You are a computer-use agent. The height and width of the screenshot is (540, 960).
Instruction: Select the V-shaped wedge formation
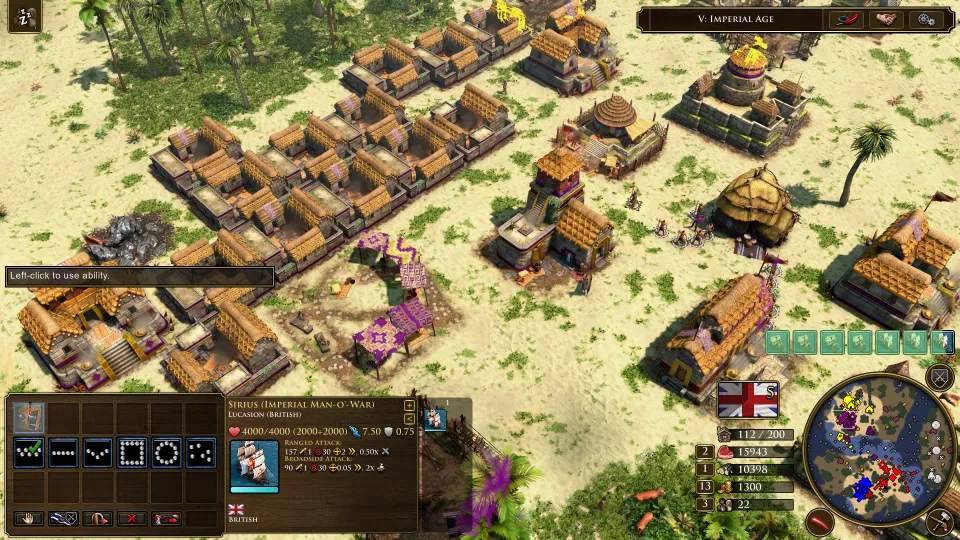tap(98, 452)
